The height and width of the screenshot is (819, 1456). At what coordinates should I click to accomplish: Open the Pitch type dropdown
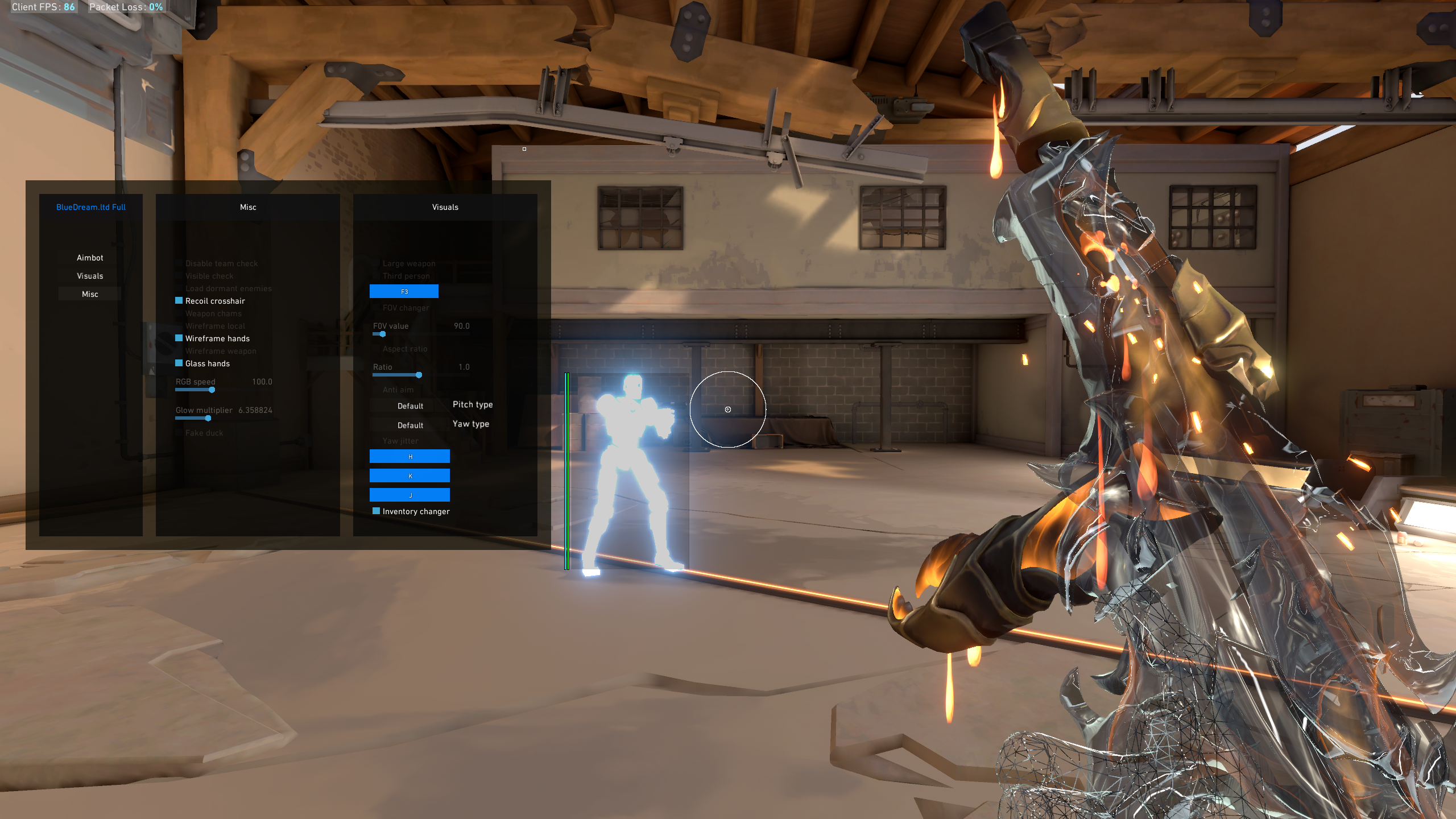(x=410, y=406)
